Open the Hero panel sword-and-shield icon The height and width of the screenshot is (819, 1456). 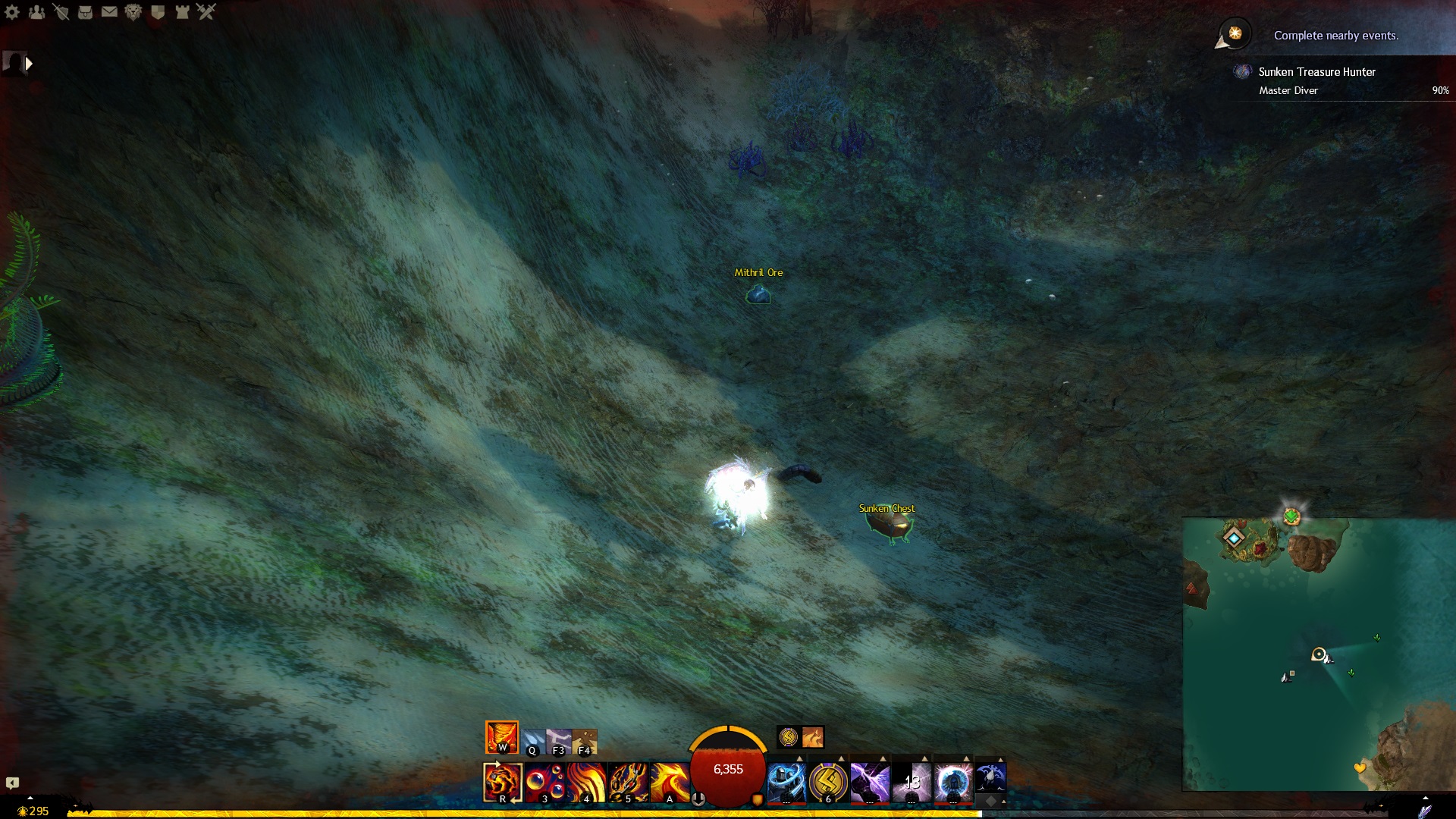(61, 11)
